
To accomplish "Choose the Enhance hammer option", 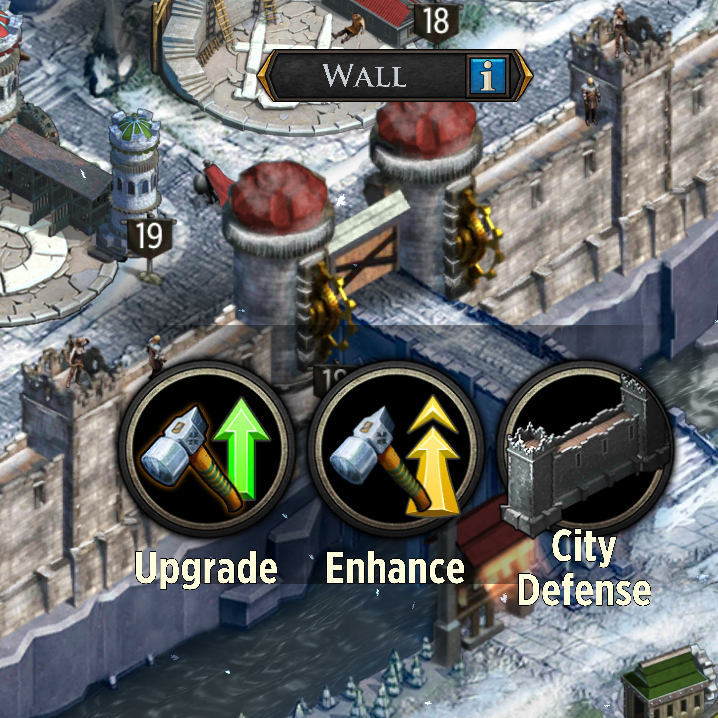I will pos(395,449).
